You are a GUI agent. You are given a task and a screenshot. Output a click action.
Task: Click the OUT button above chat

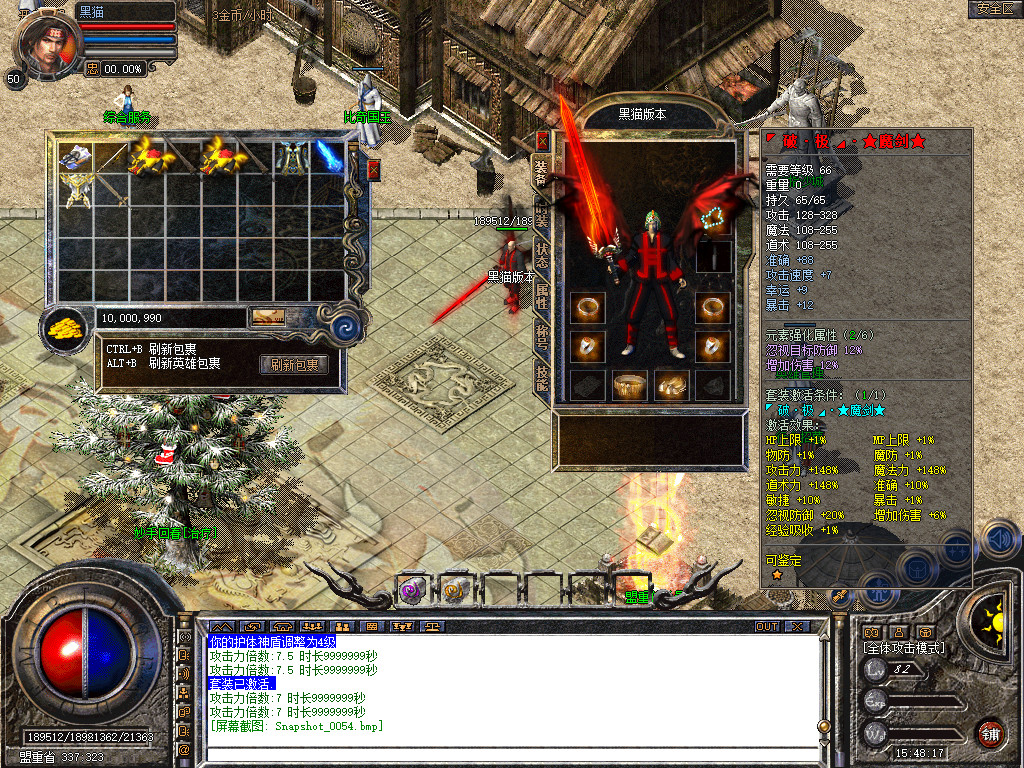(766, 626)
